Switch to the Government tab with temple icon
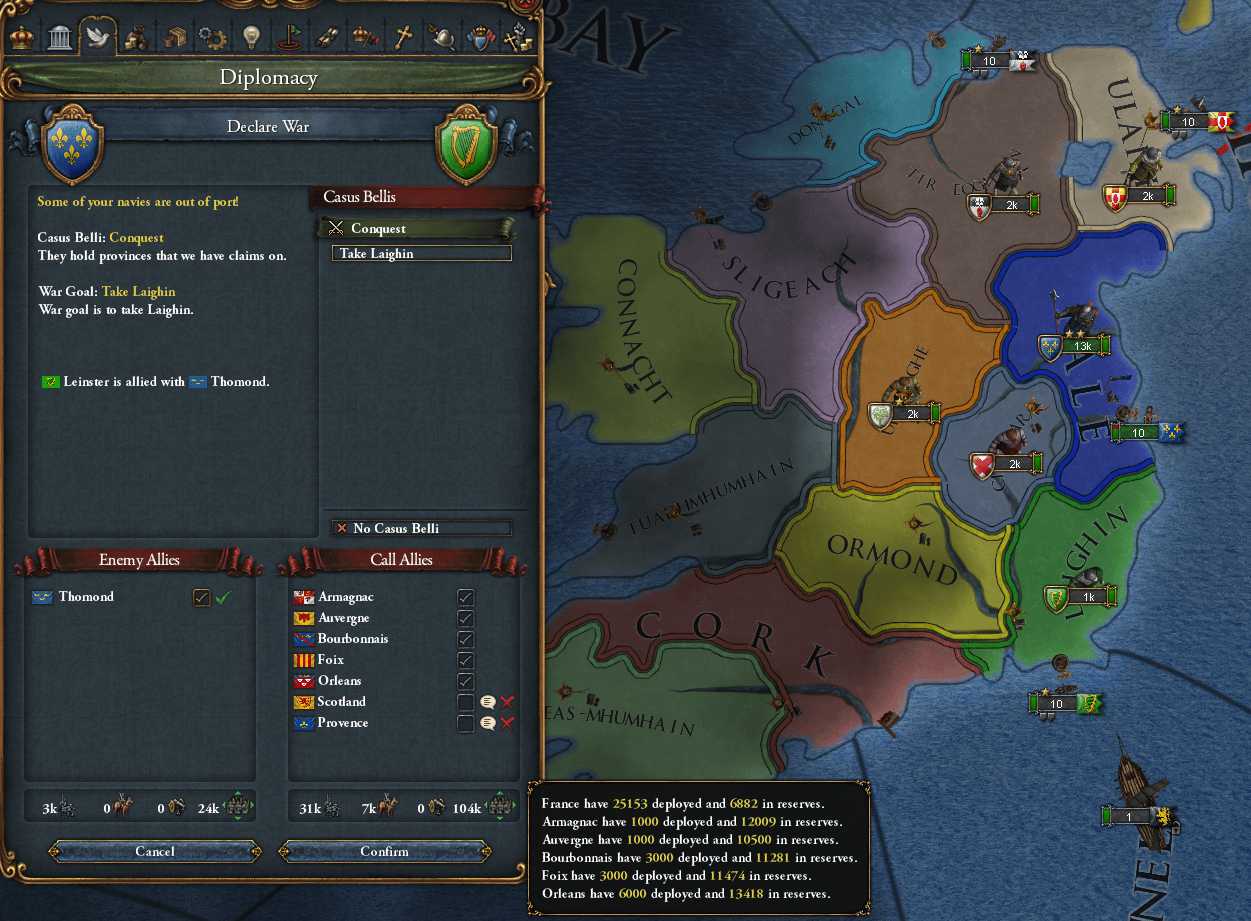1251x921 pixels. point(59,37)
